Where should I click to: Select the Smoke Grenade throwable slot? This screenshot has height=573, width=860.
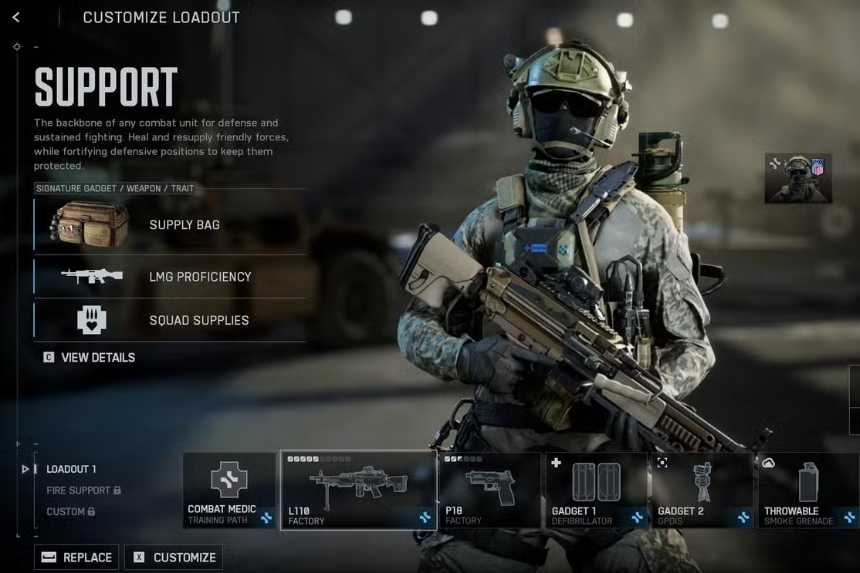[808, 490]
